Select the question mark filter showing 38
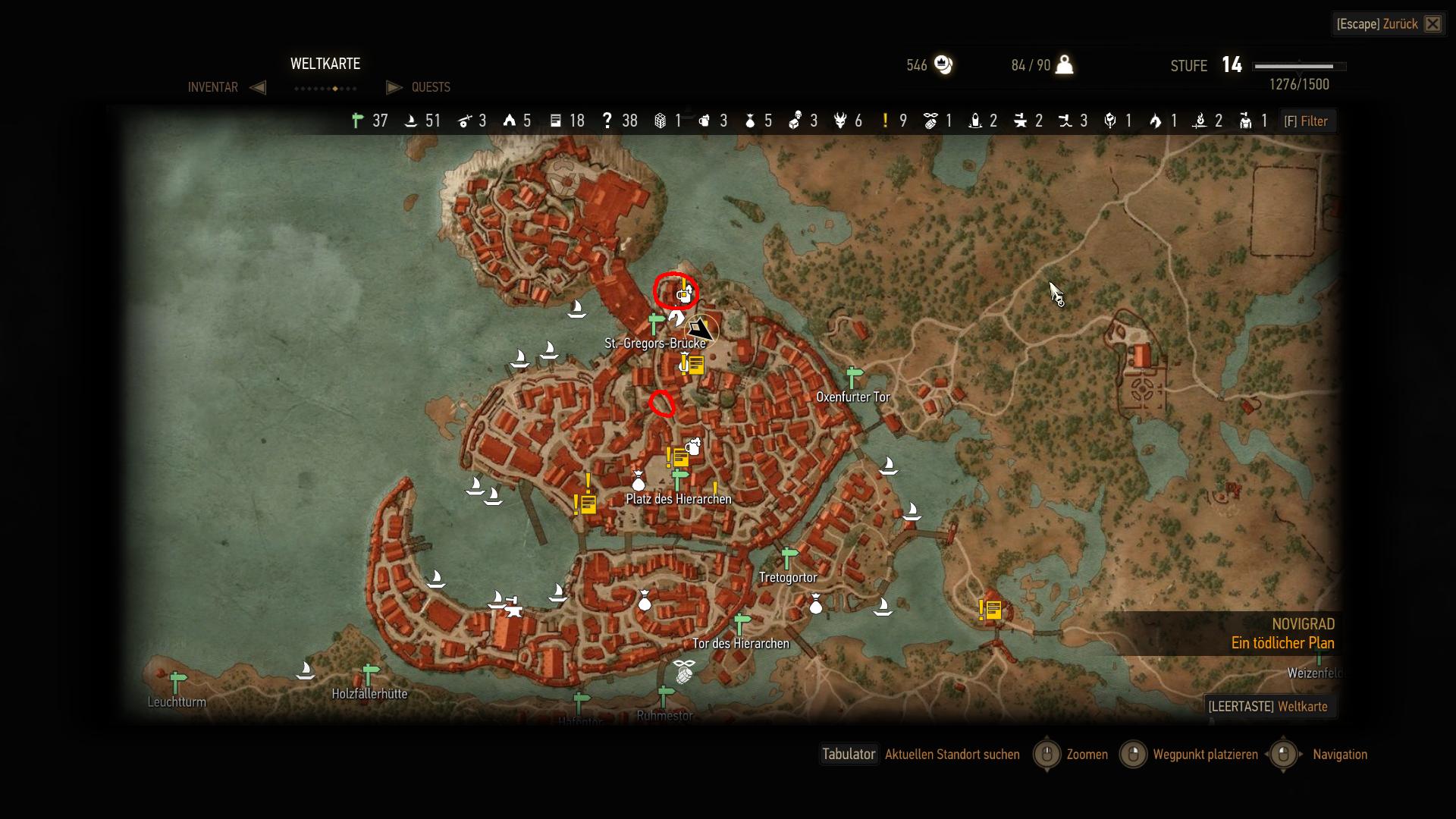Viewport: 1456px width, 819px height. pyautogui.click(x=607, y=121)
